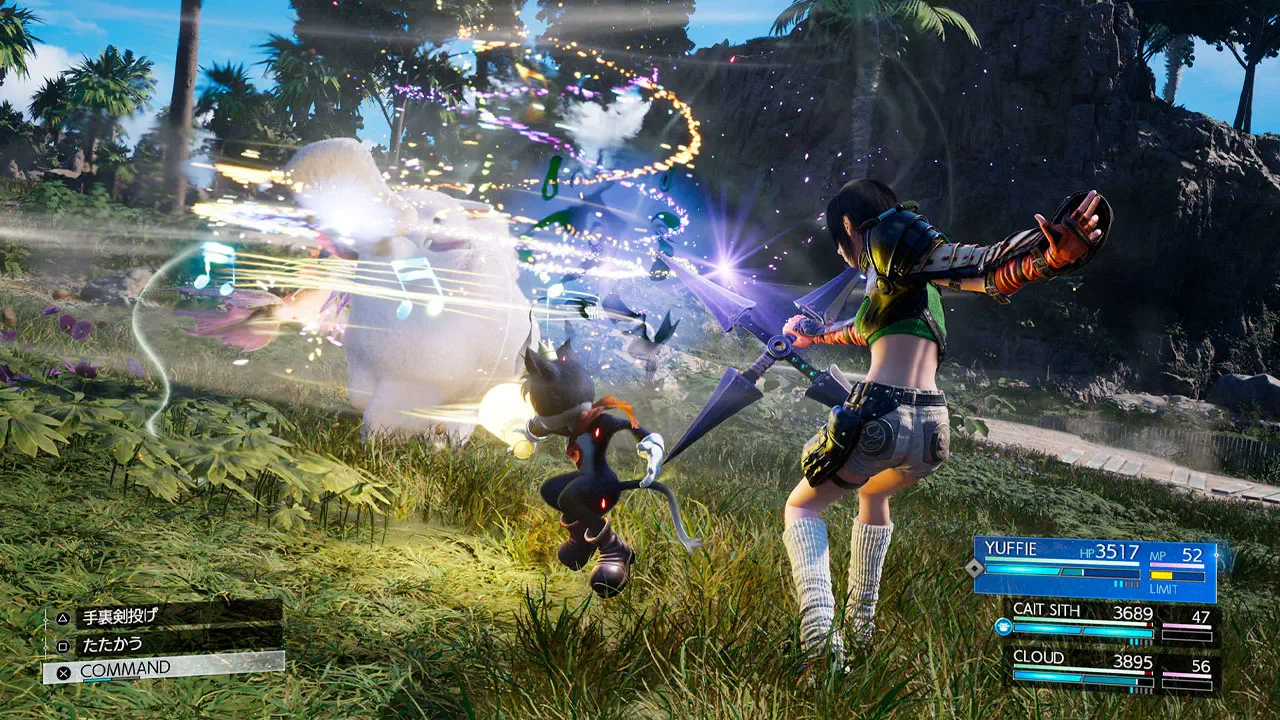Select the 手裏剣投げ command entry
Screen dimensions: 1280x720
coord(165,616)
